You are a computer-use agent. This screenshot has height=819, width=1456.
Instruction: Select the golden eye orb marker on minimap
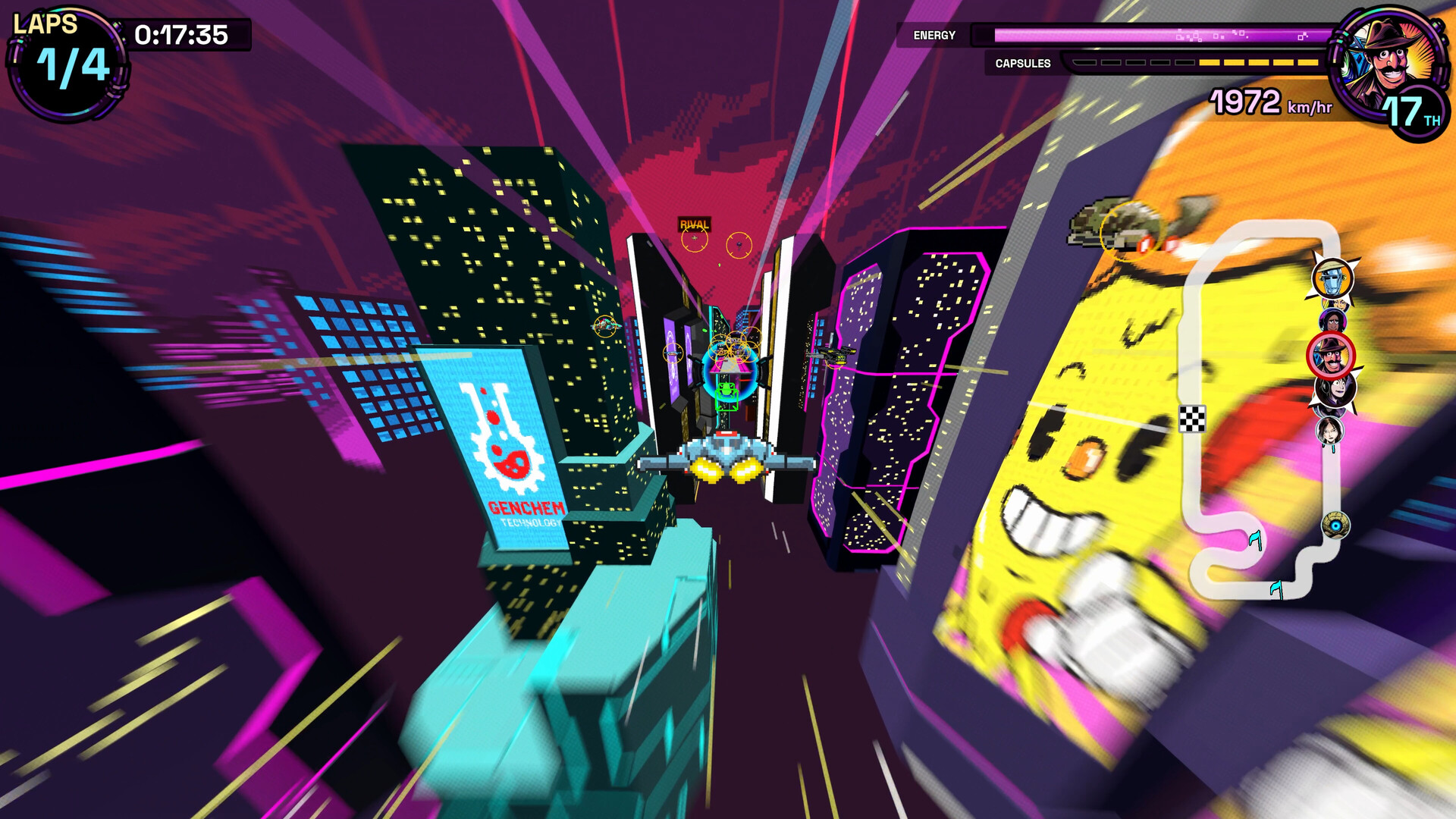pyautogui.click(x=1335, y=523)
